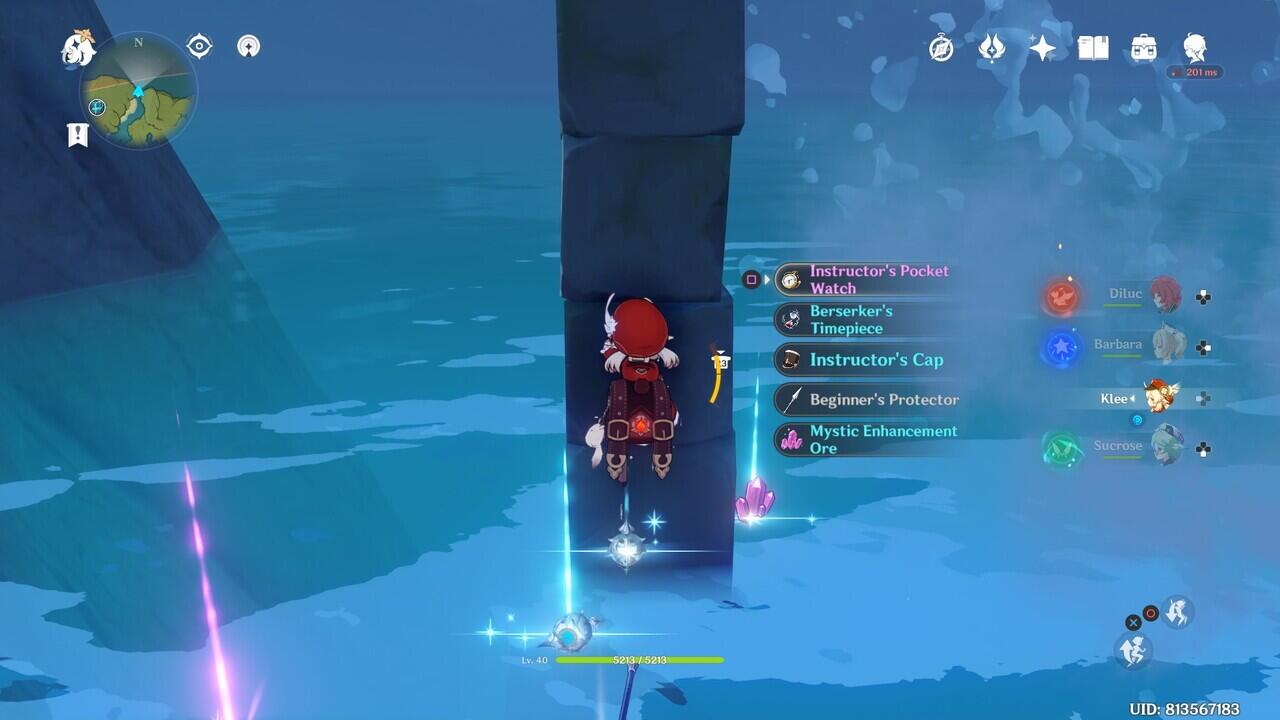Switch to Barbara in the party
Viewport: 1280px width, 720px height.
[1163, 345]
